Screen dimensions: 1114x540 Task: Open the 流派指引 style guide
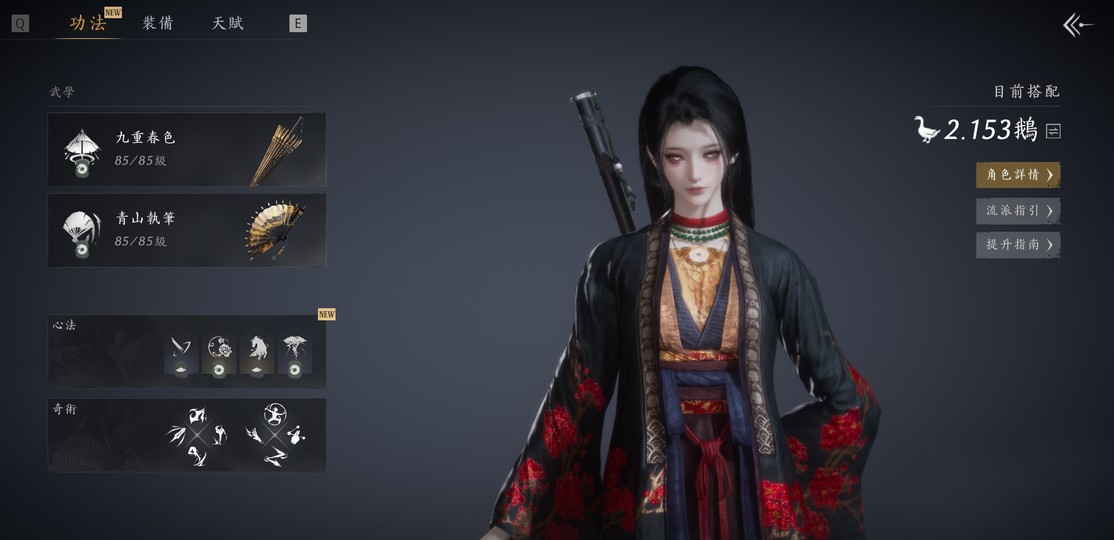[1018, 211]
